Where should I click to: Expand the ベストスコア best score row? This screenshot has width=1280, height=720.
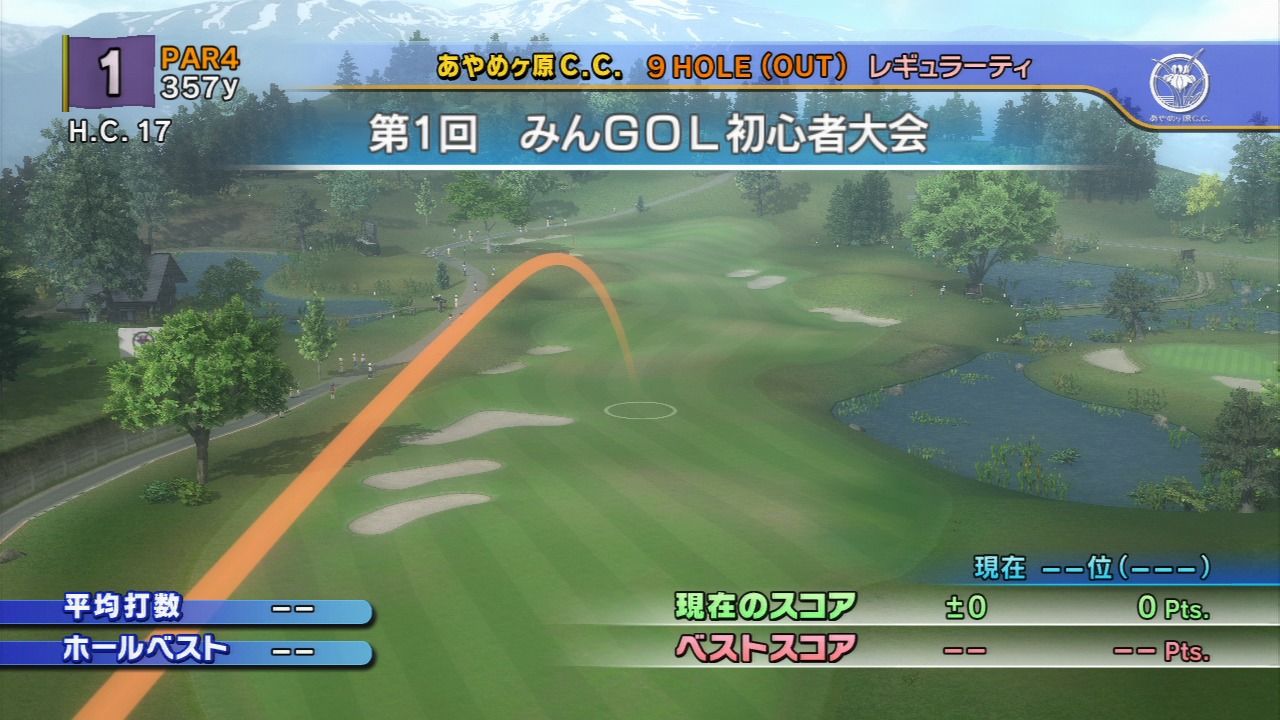click(765, 647)
